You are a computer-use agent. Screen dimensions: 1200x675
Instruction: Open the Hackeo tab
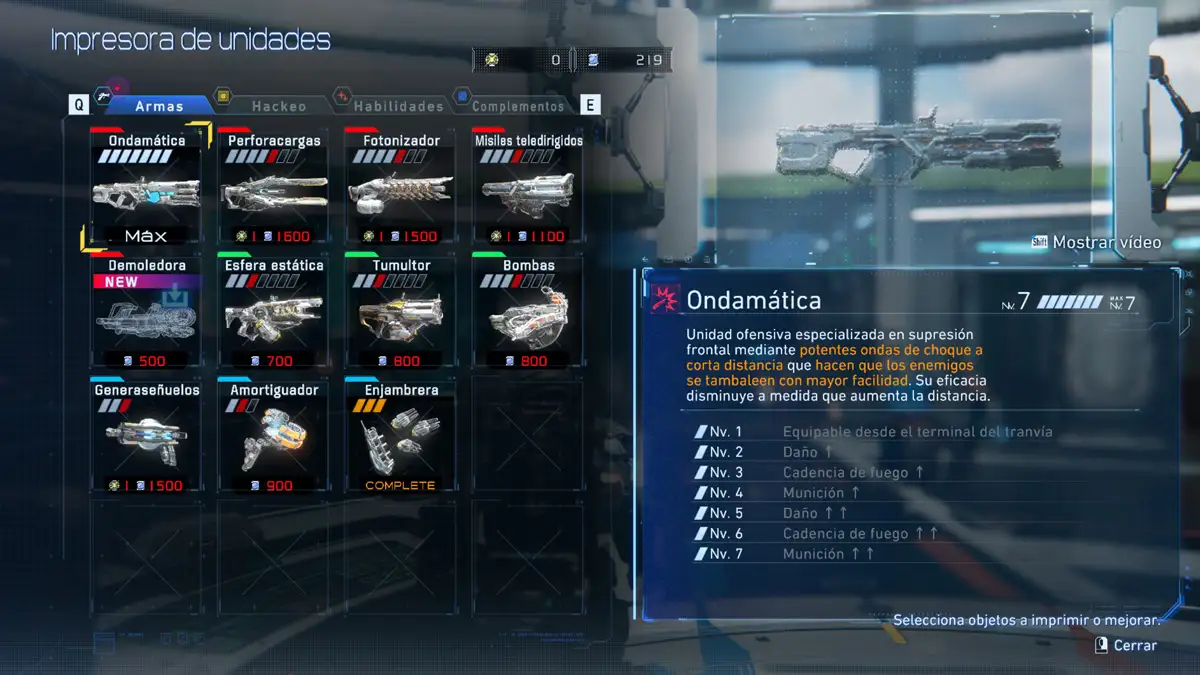tap(279, 105)
